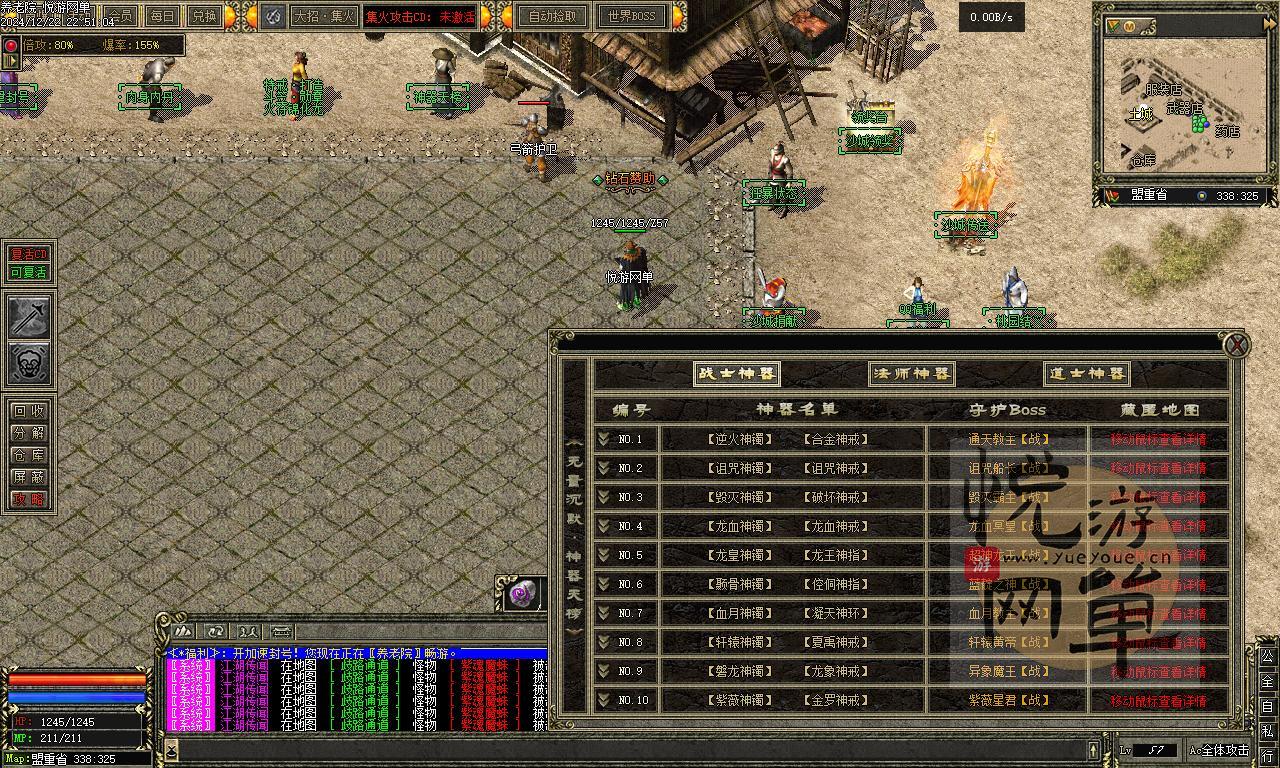The width and height of the screenshot is (1280, 768).
Task: Switch to the 法师神器 tab
Action: (911, 374)
